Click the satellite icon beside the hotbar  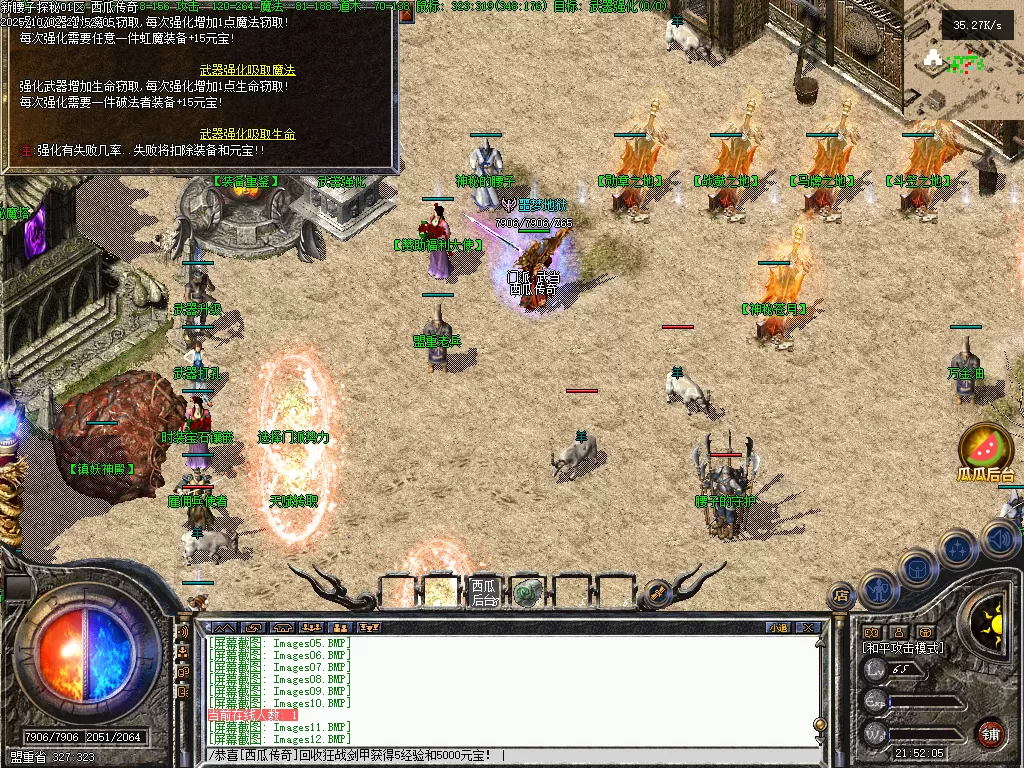click(657, 592)
